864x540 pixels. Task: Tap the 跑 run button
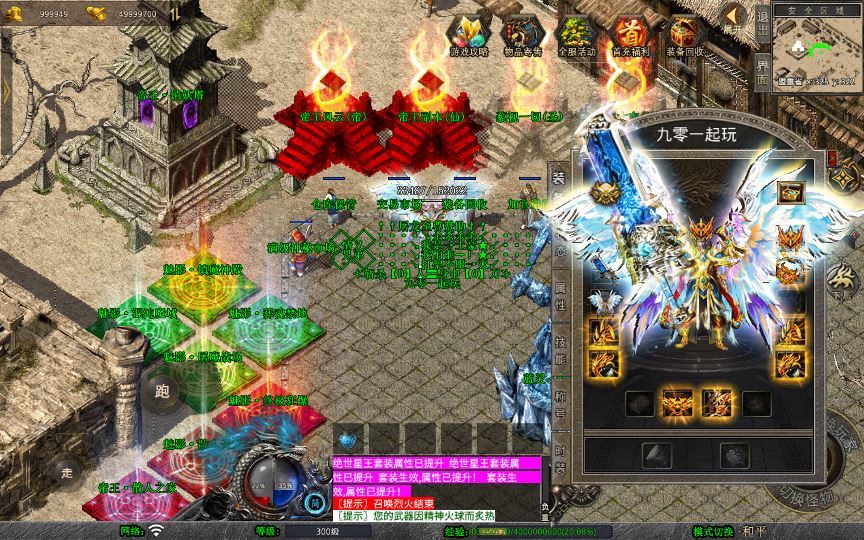click(163, 391)
